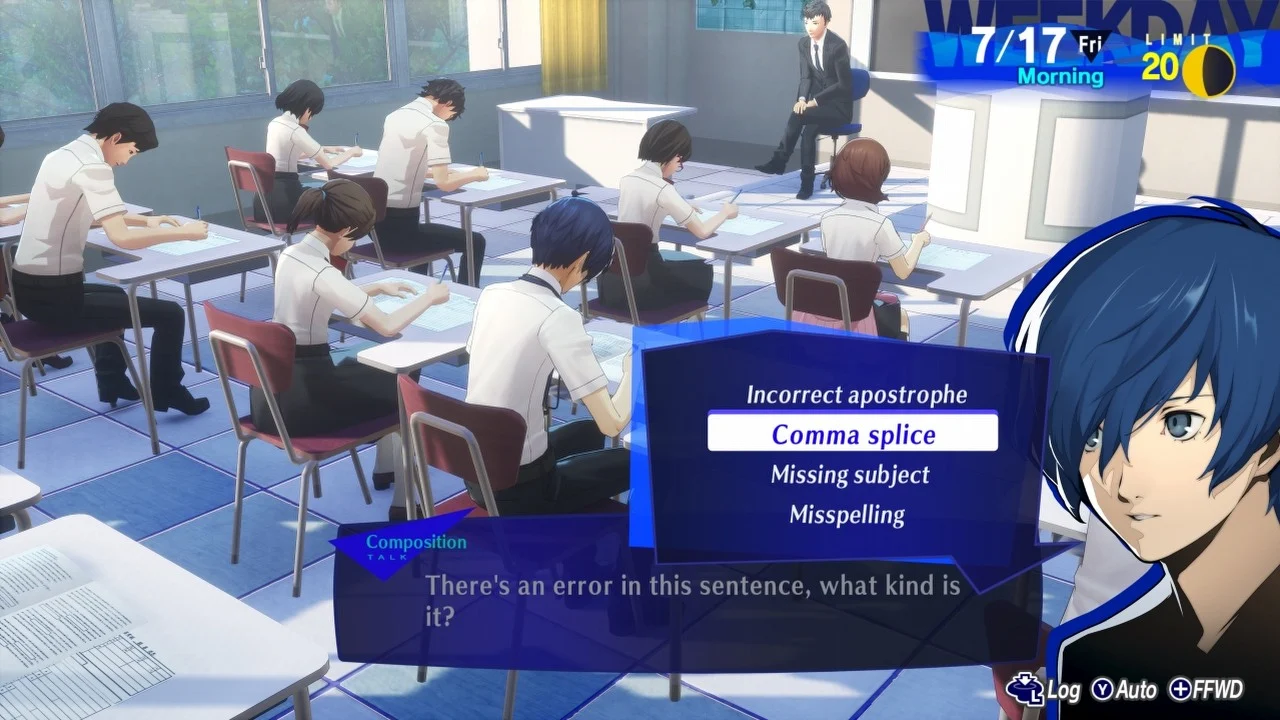Open the conversation Log
The width and height of the screenshot is (1280, 720).
(x=1064, y=691)
